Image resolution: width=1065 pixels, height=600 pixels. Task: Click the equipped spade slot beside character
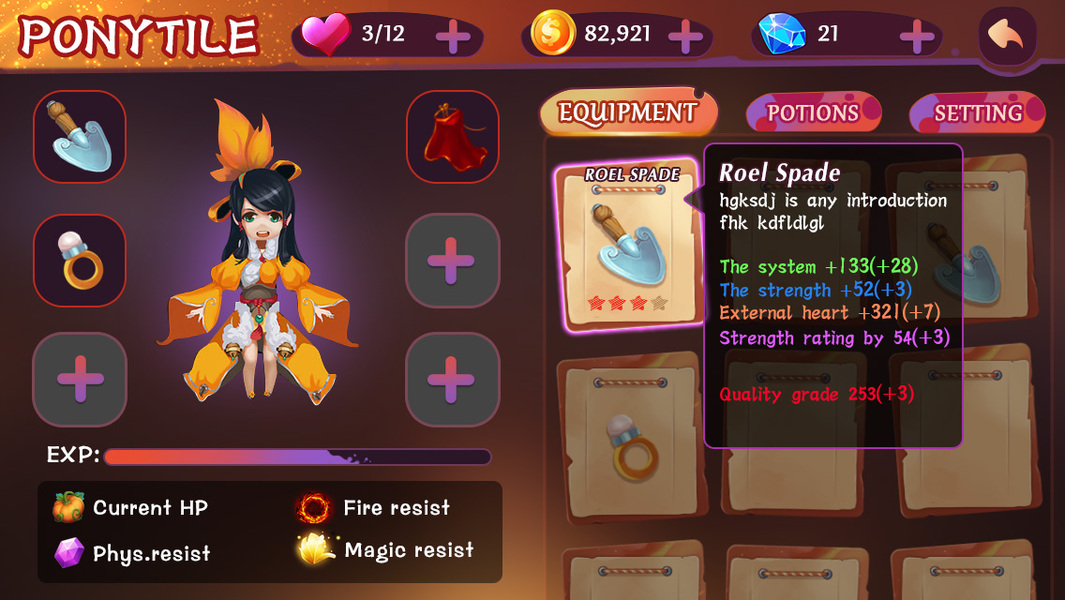[80, 137]
